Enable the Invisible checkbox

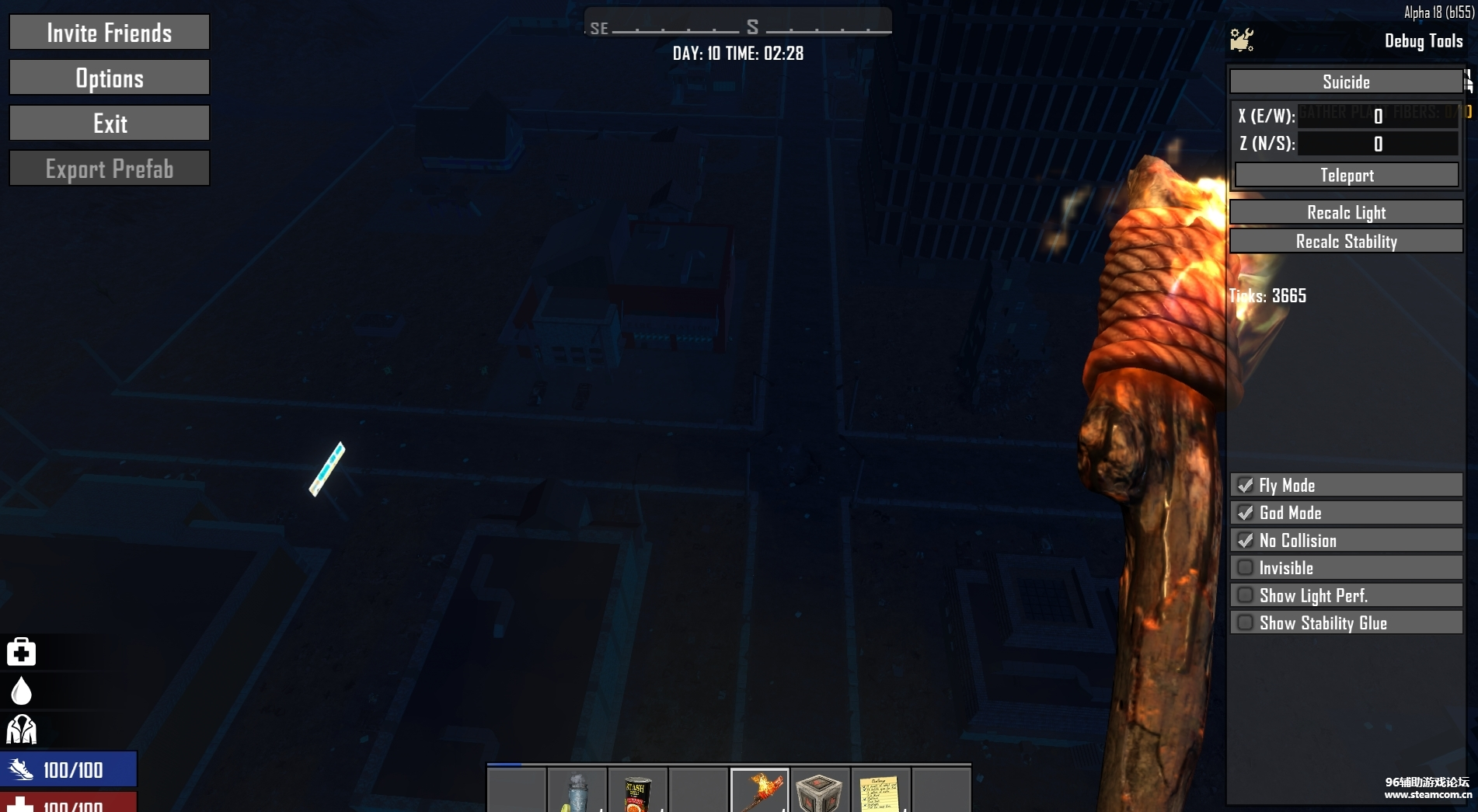(x=1246, y=568)
